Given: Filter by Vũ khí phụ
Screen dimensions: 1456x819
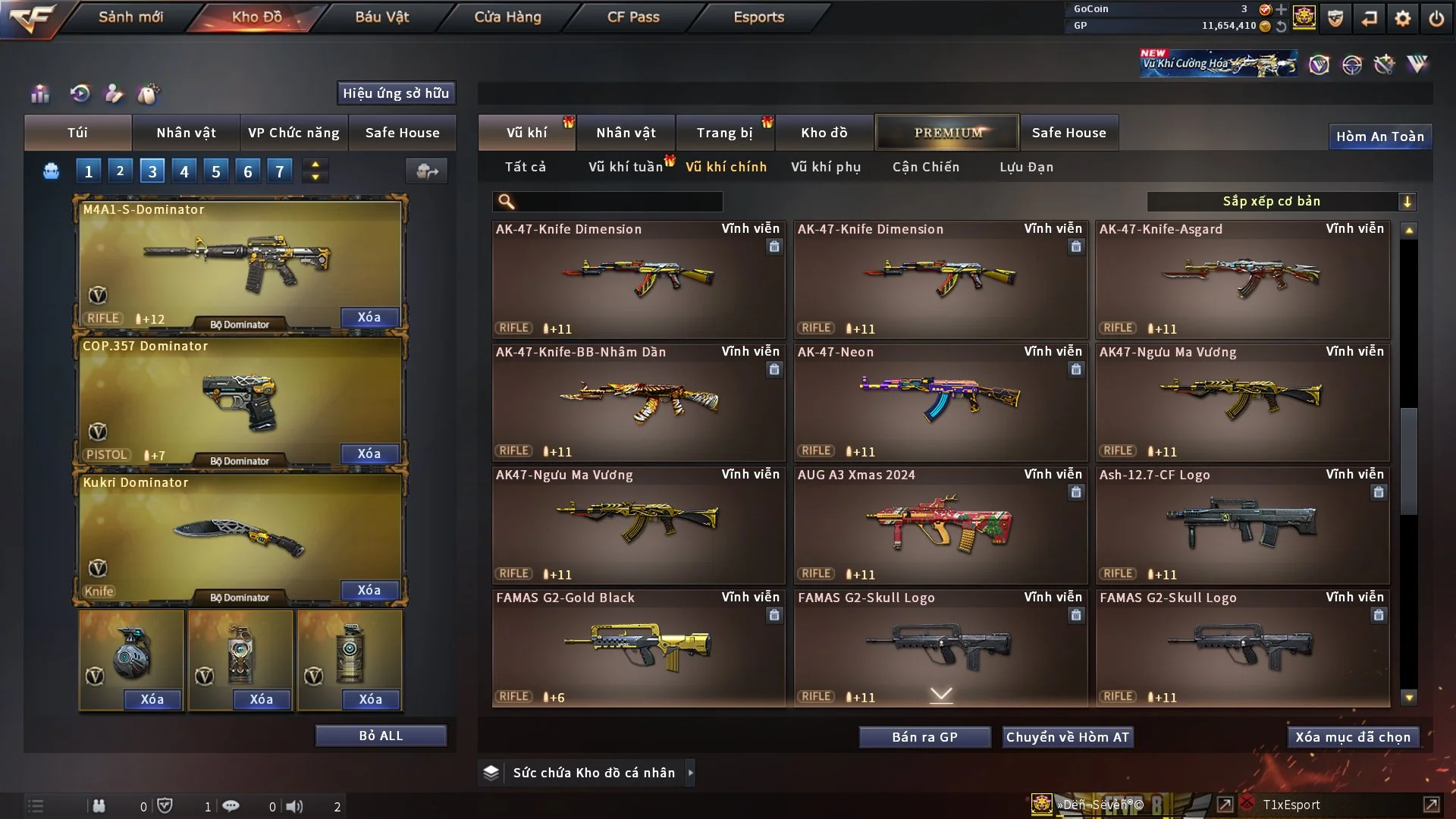Looking at the screenshot, I should point(826,167).
